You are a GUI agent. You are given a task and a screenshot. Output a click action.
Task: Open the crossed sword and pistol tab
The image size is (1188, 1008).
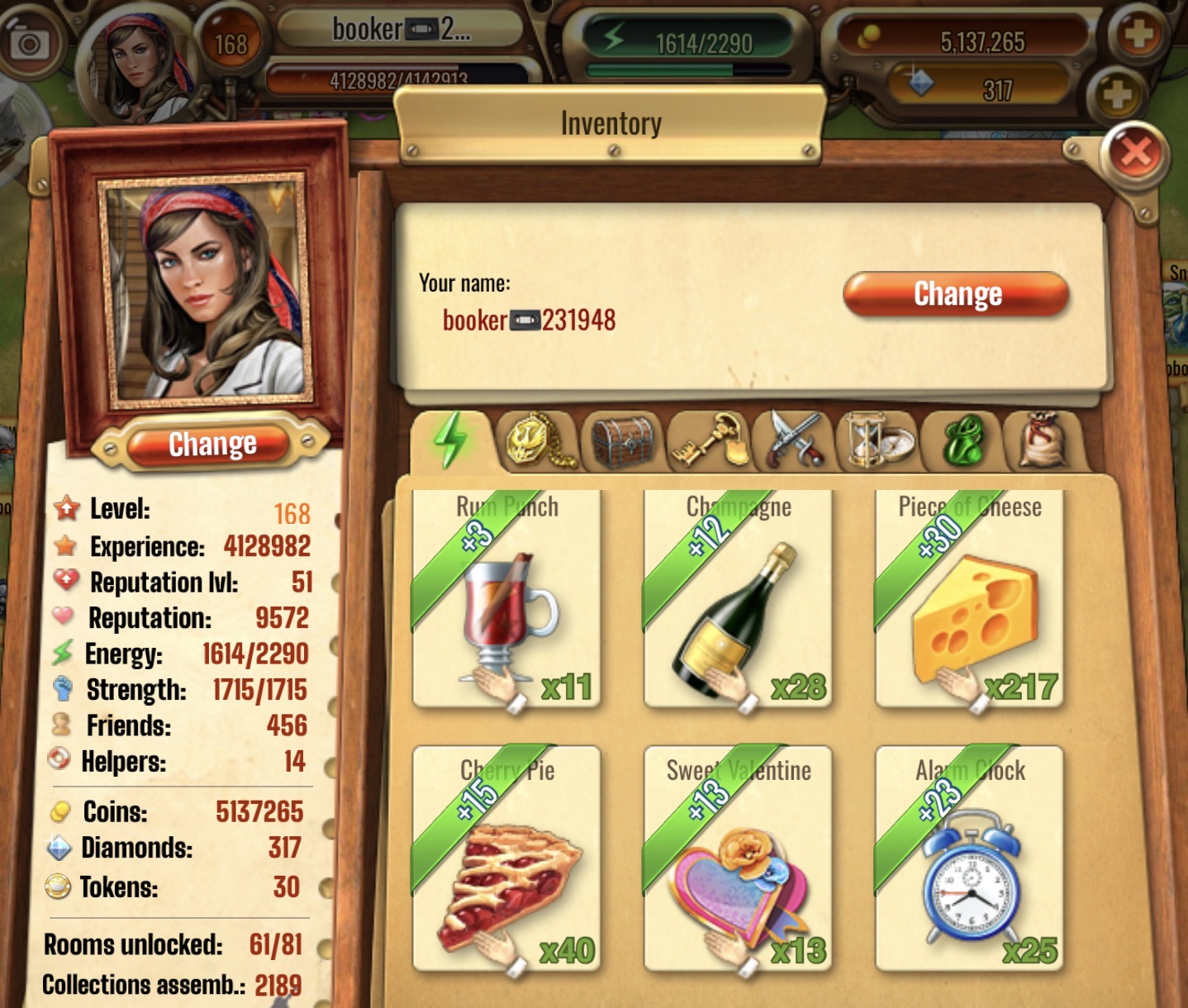point(795,440)
